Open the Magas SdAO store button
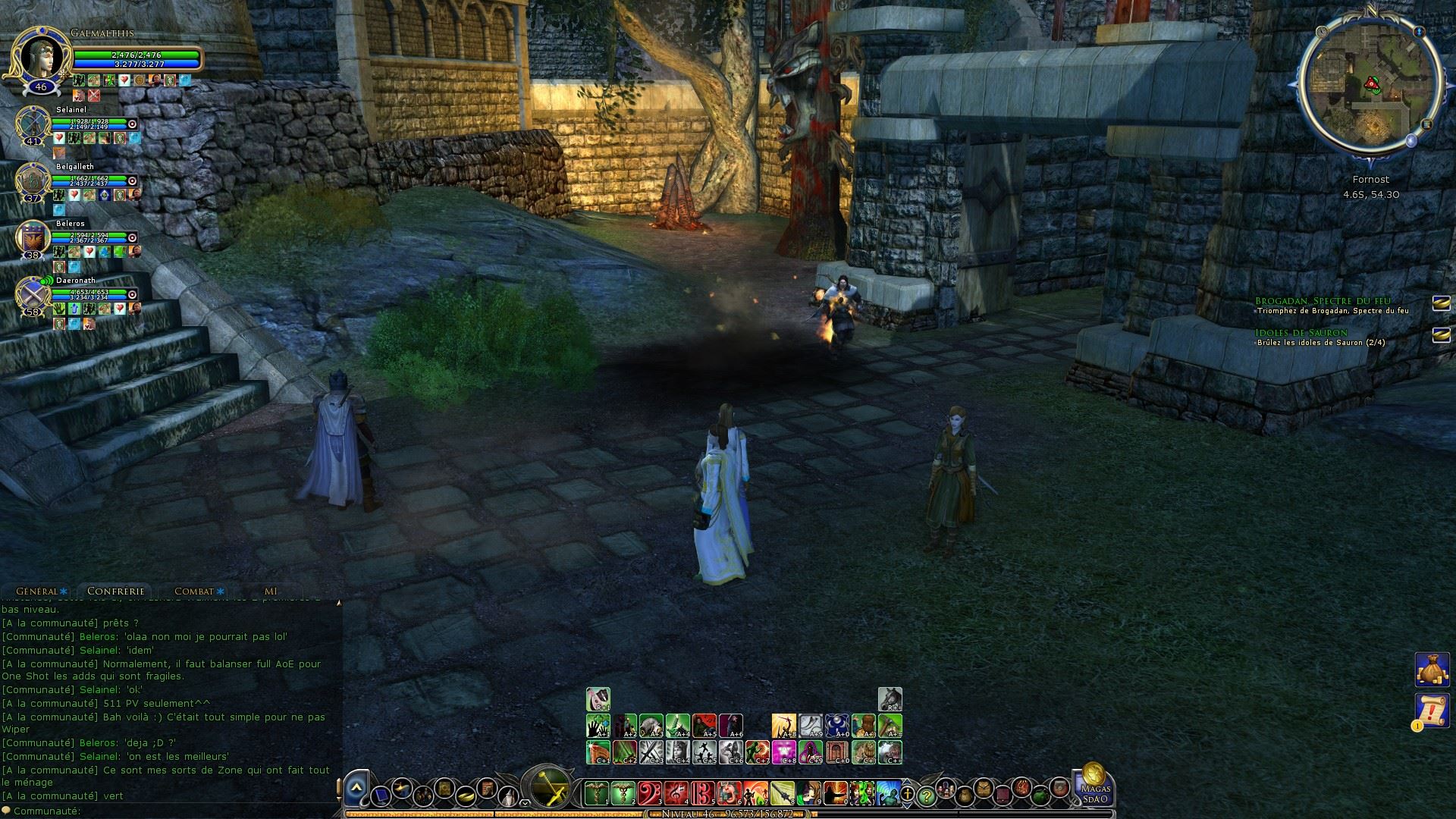1456x819 pixels. (x=1094, y=784)
